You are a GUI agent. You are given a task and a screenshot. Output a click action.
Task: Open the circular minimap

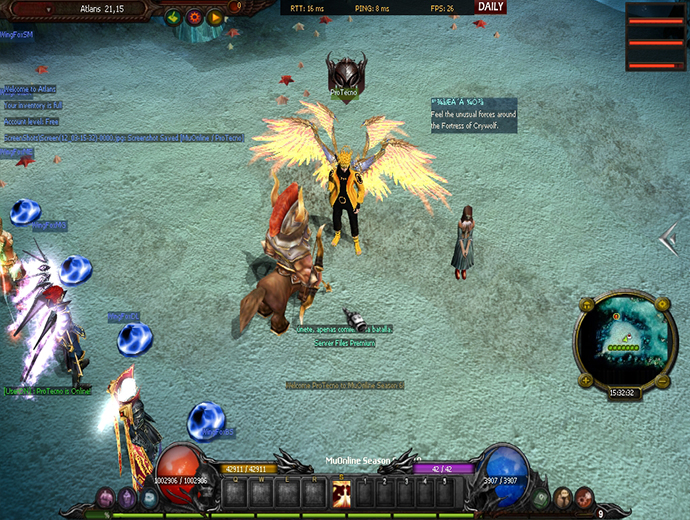click(x=625, y=343)
